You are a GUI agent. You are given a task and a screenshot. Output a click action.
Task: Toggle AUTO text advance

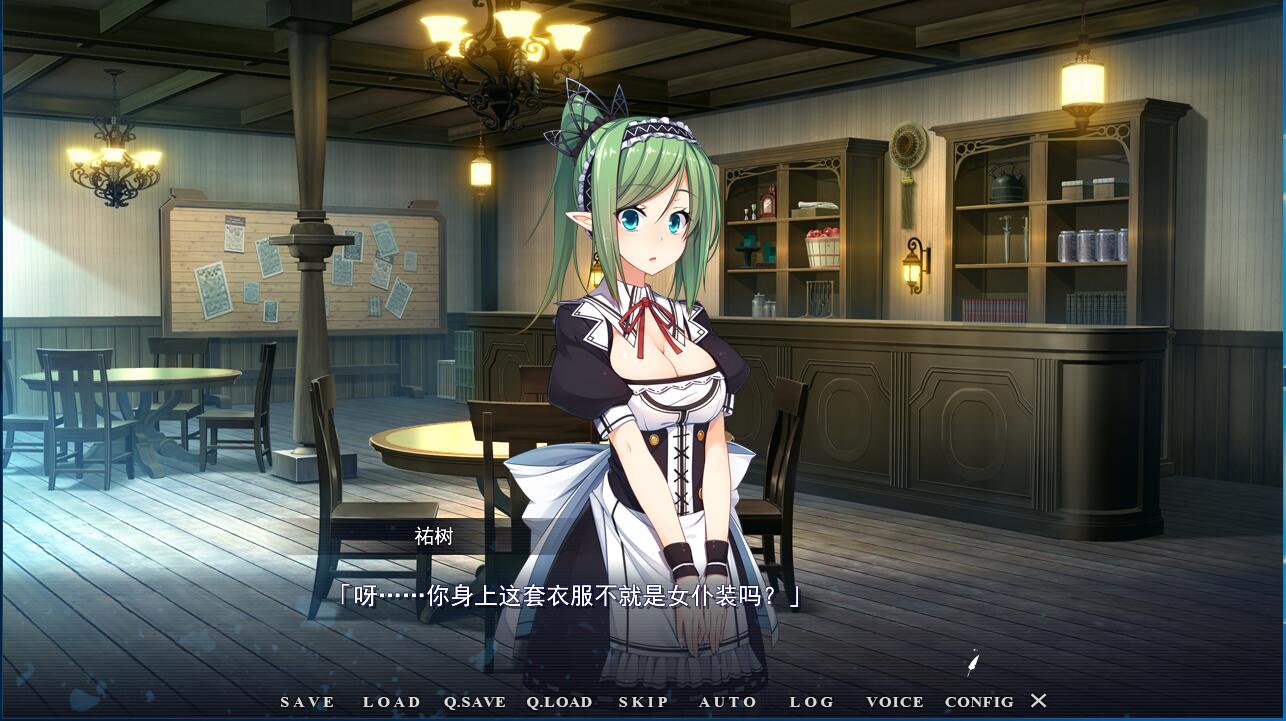[x=728, y=702]
